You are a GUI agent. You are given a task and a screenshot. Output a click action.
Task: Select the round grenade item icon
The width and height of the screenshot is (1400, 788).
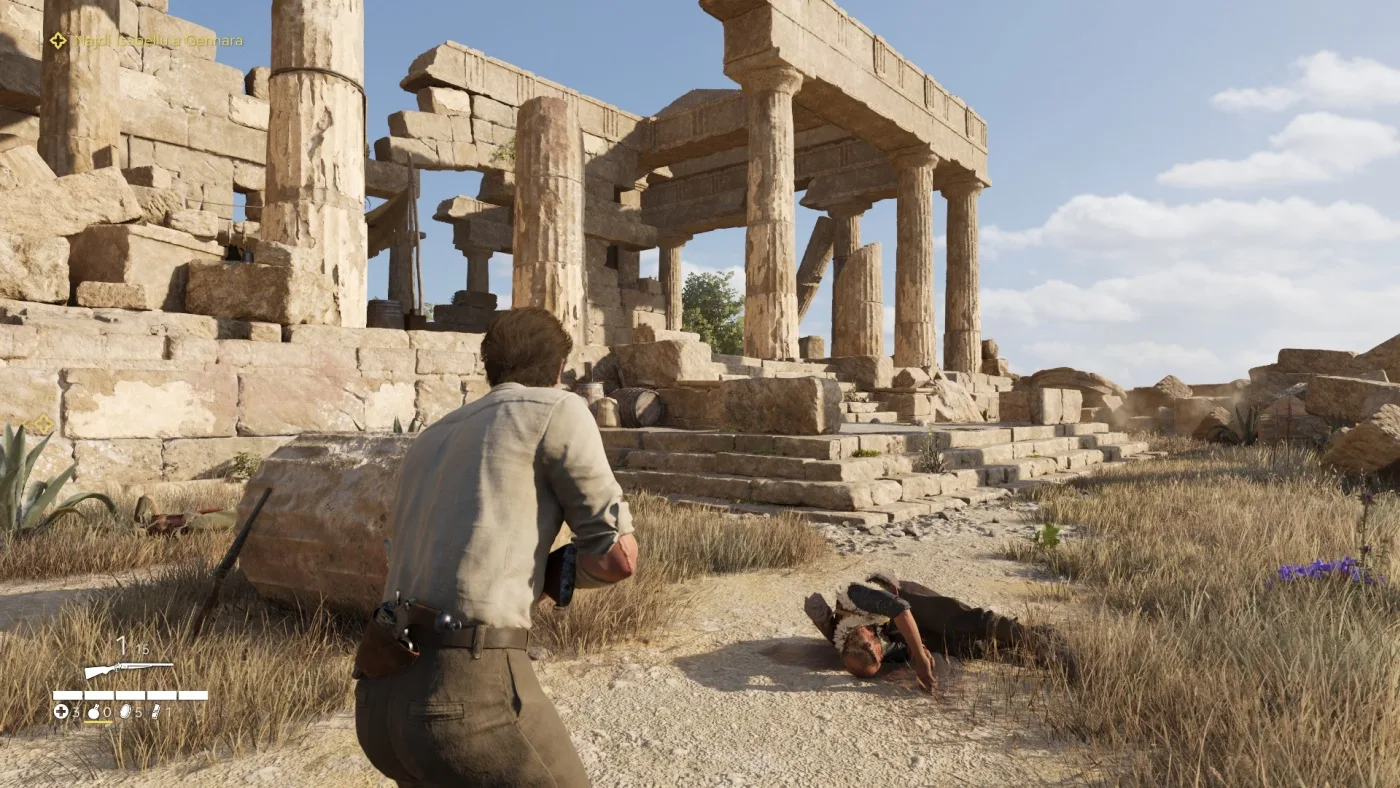pyautogui.click(x=94, y=712)
